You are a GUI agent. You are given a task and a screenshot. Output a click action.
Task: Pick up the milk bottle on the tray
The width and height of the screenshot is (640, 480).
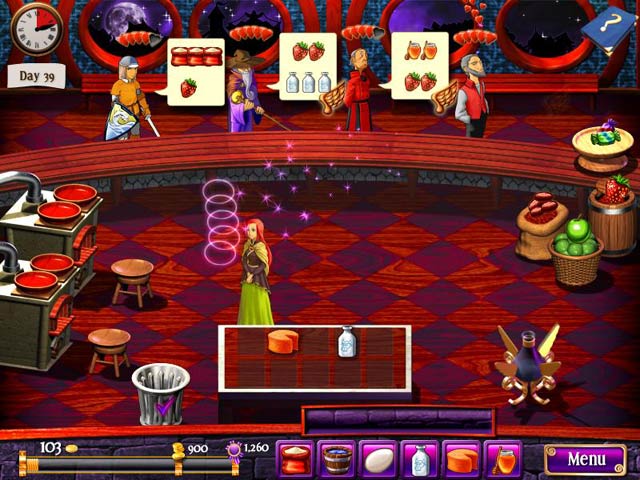coord(347,342)
